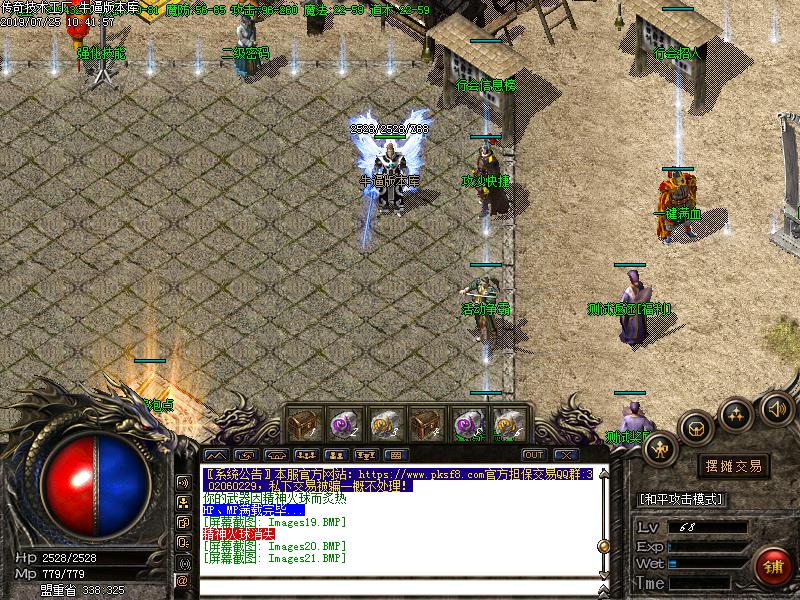Toggle the sound speaker icon

pyautogui.click(x=776, y=408)
